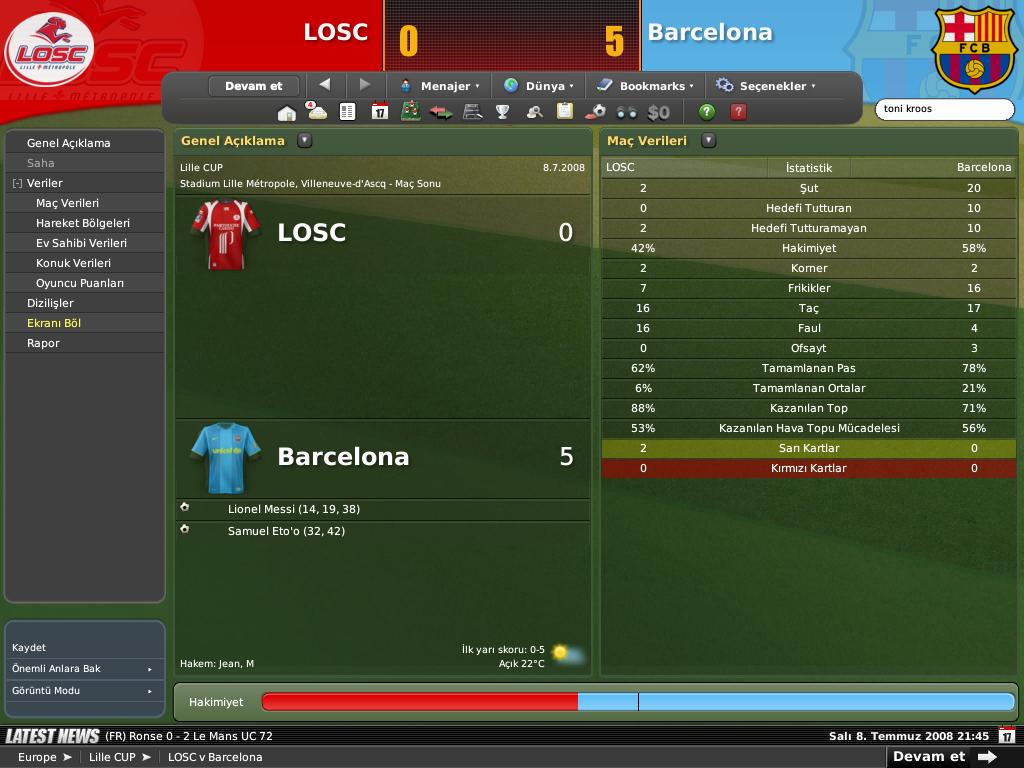The image size is (1024, 768).
Task: Open the green question mark help
Action: click(707, 112)
